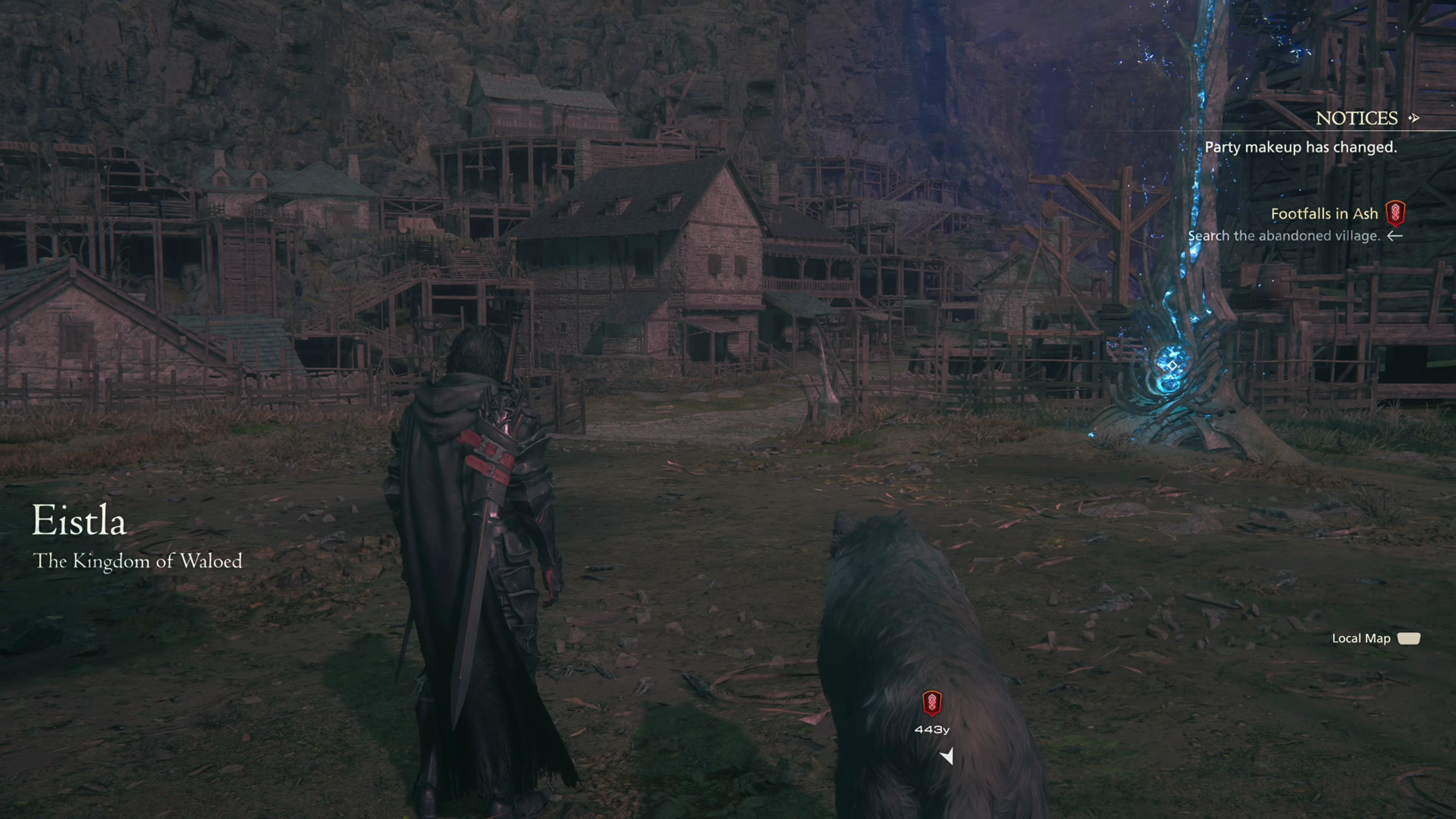Select the red quest waypoint marker
Viewport: 1456px width, 819px height.
click(932, 703)
